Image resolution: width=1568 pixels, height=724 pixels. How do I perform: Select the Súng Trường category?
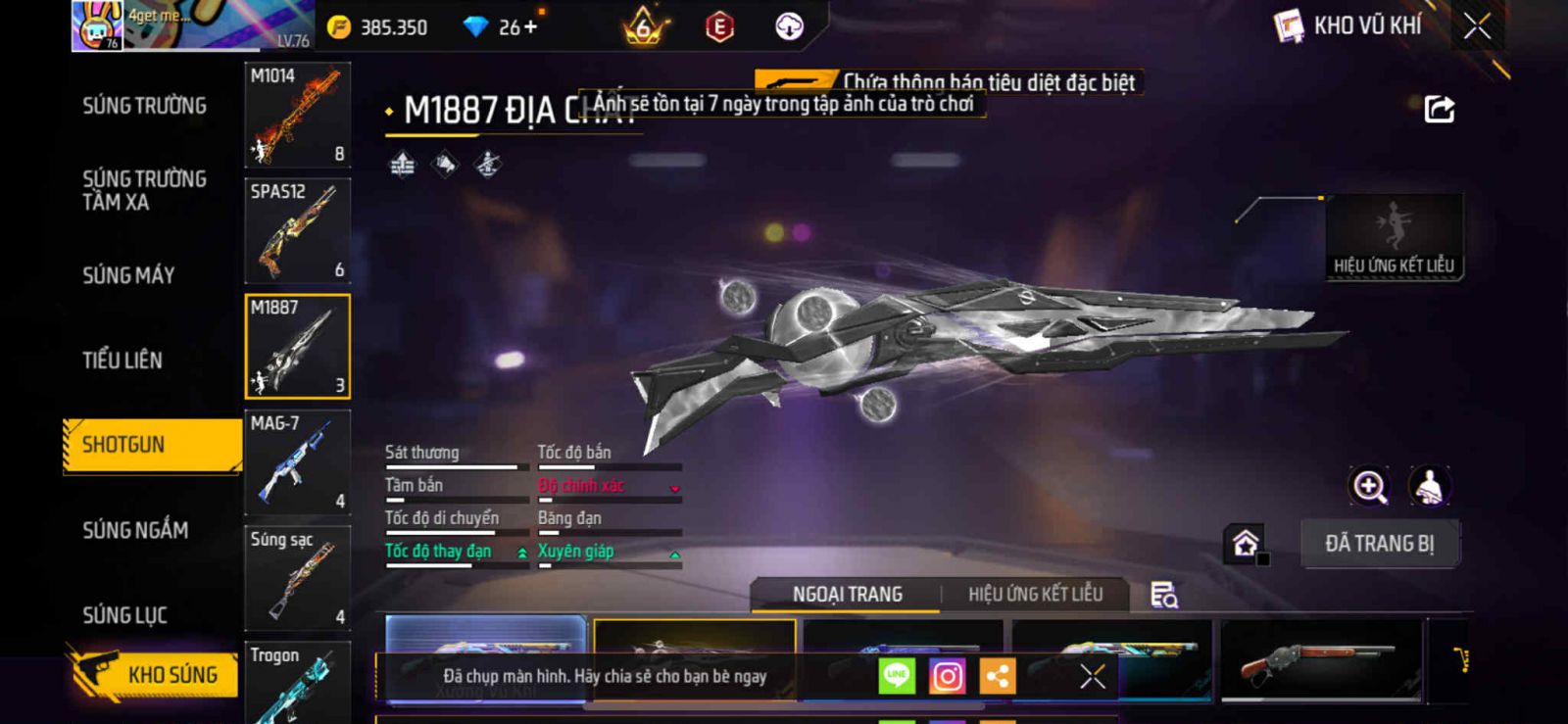click(x=144, y=106)
